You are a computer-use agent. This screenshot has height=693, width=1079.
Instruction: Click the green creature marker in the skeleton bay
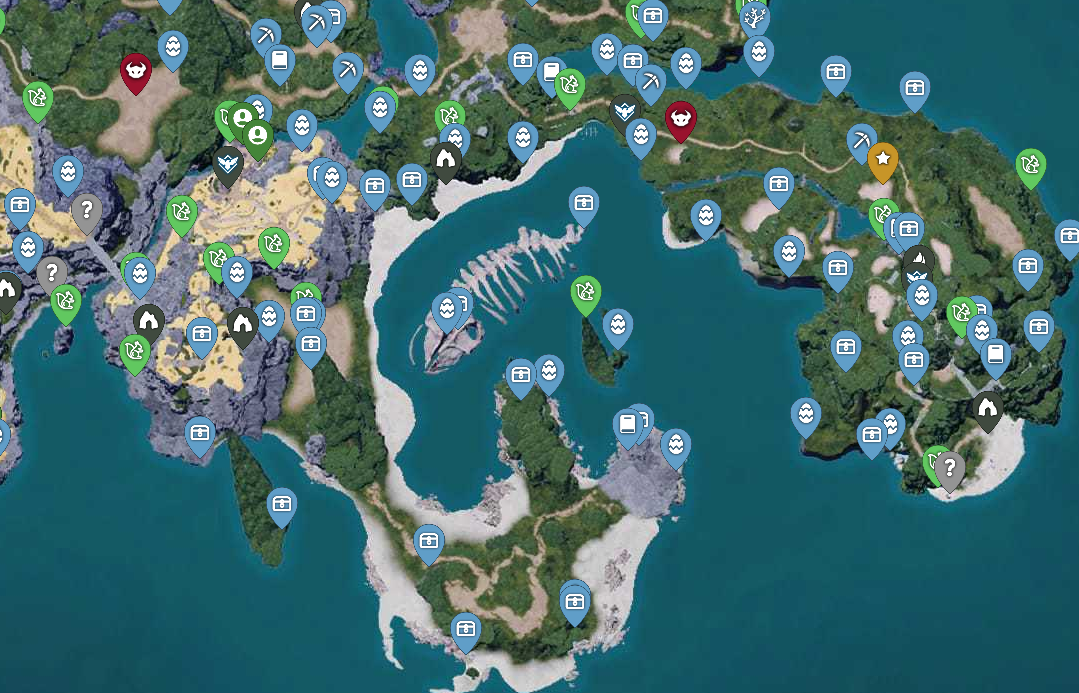[x=585, y=292]
